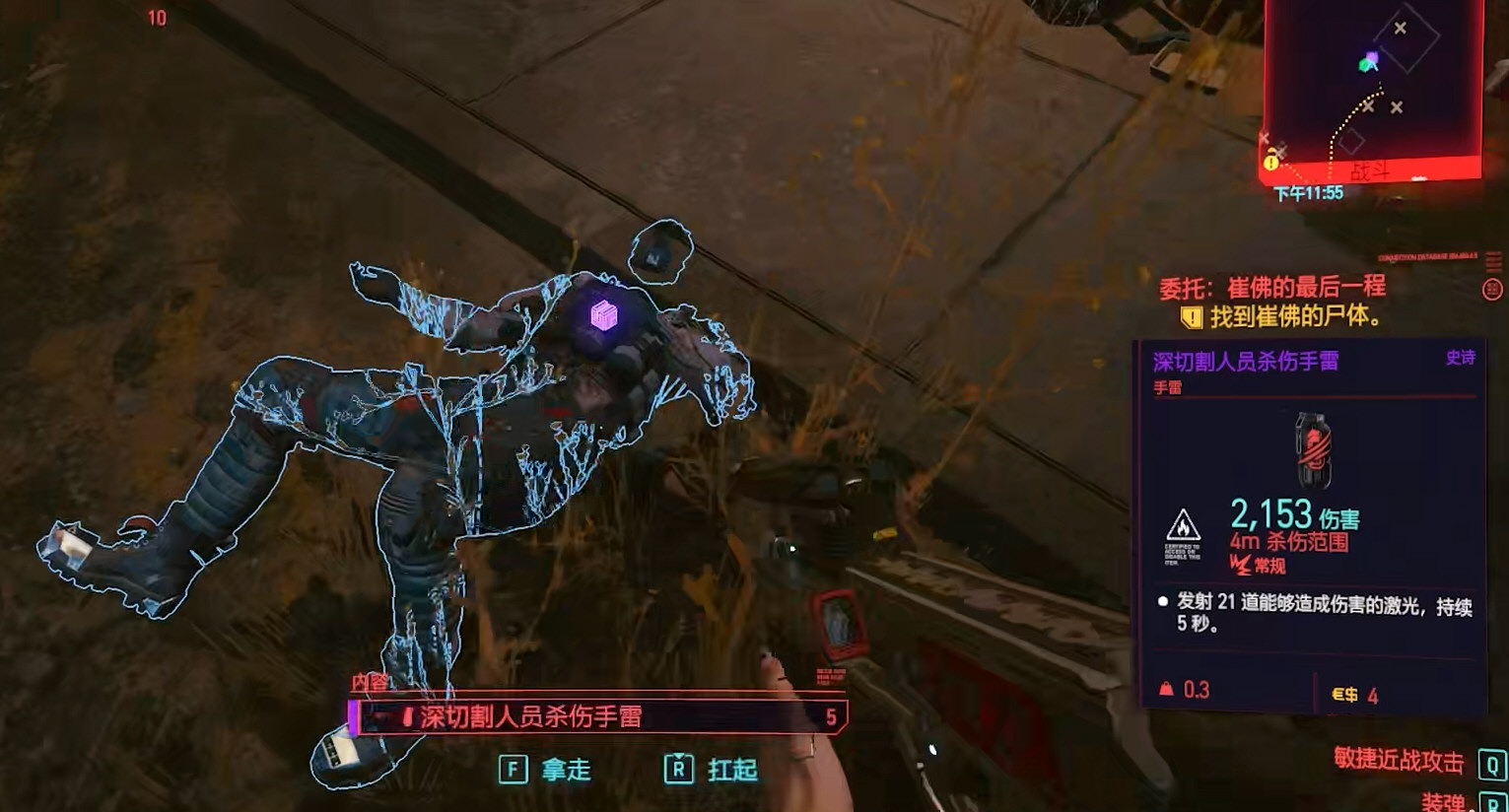The image size is (1509, 812).
Task: Click the yellow quest marker on minimap
Action: pyautogui.click(x=1271, y=161)
